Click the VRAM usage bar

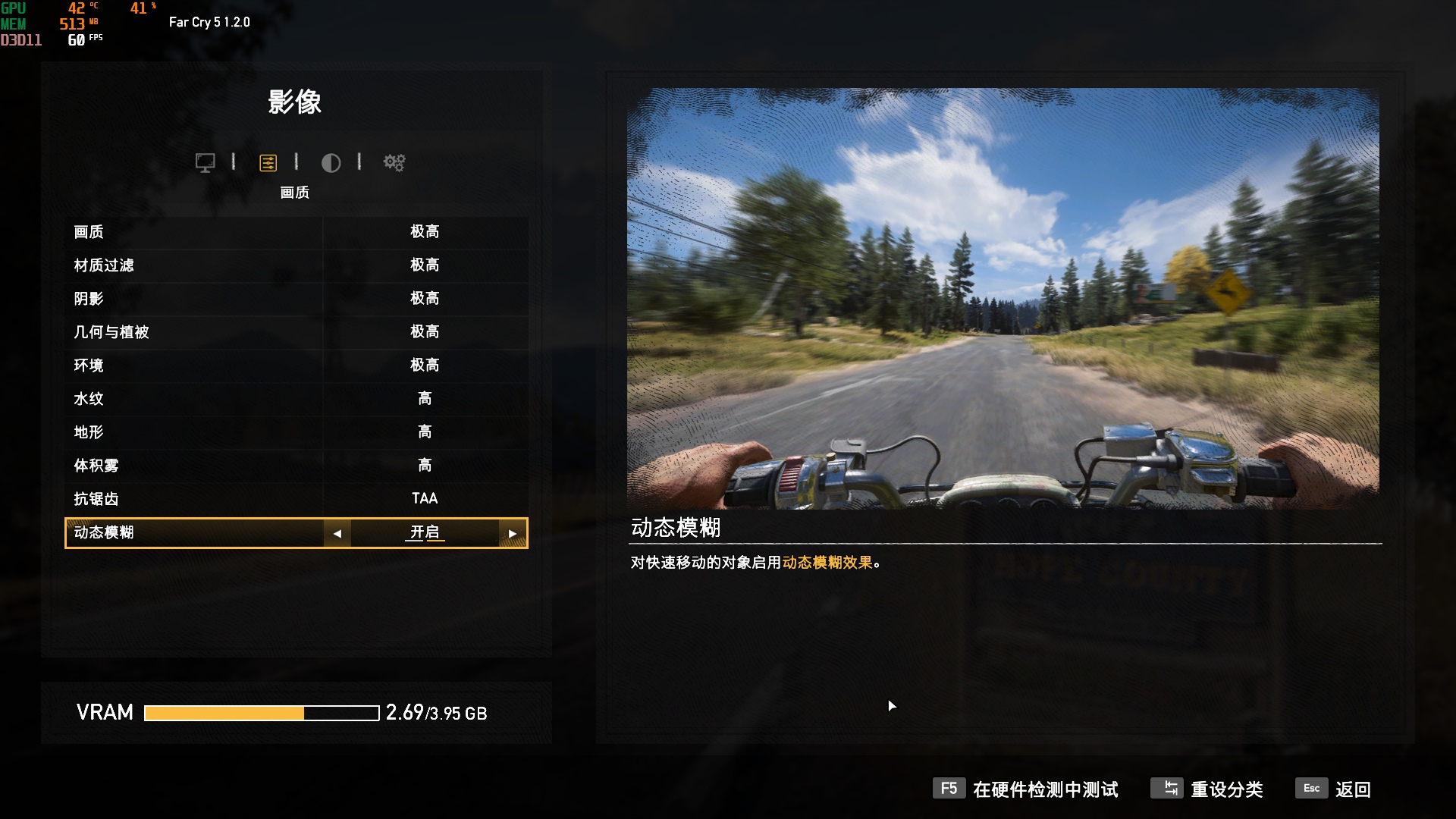point(262,712)
